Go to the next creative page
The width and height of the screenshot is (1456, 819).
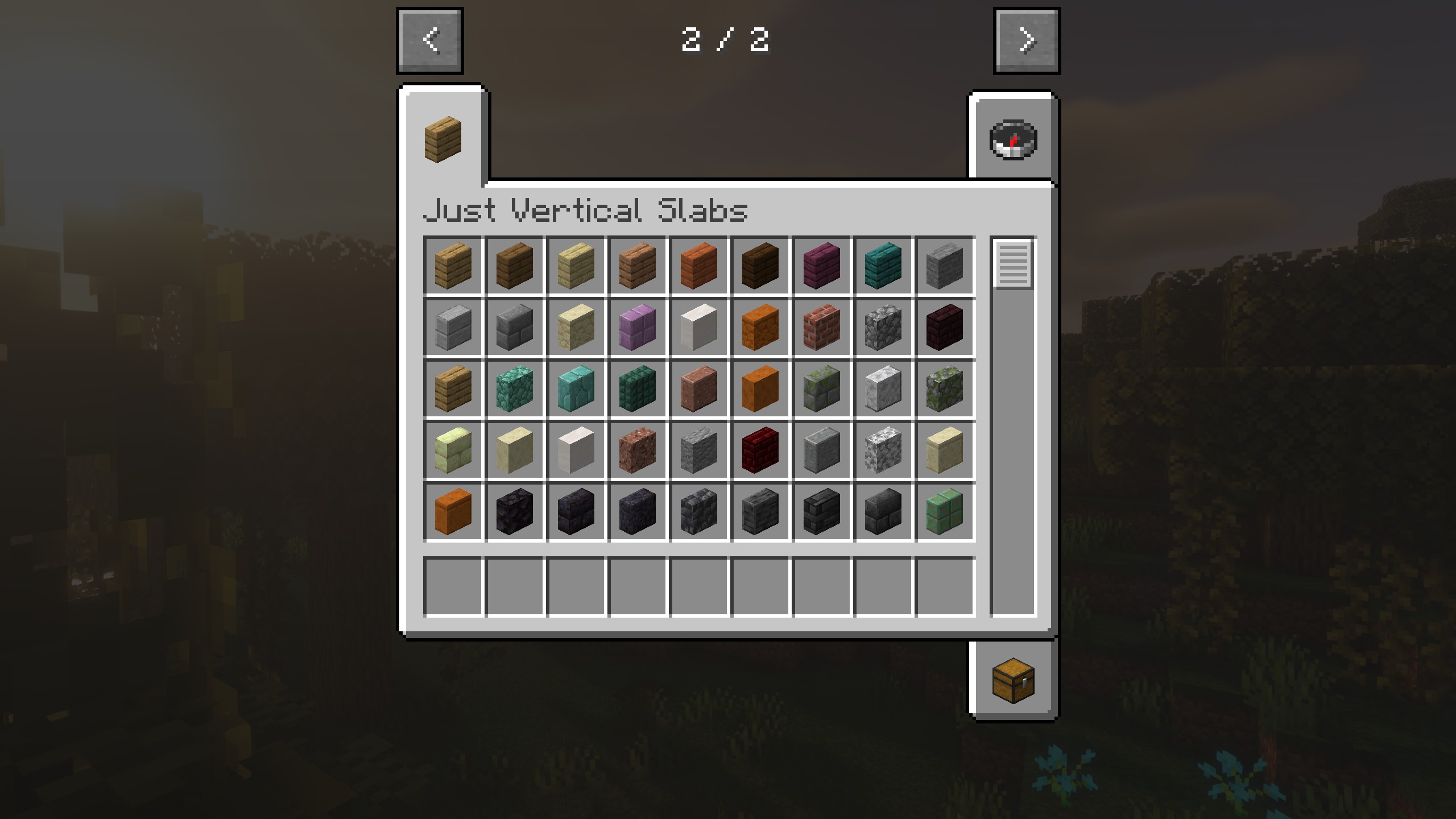(x=1027, y=41)
